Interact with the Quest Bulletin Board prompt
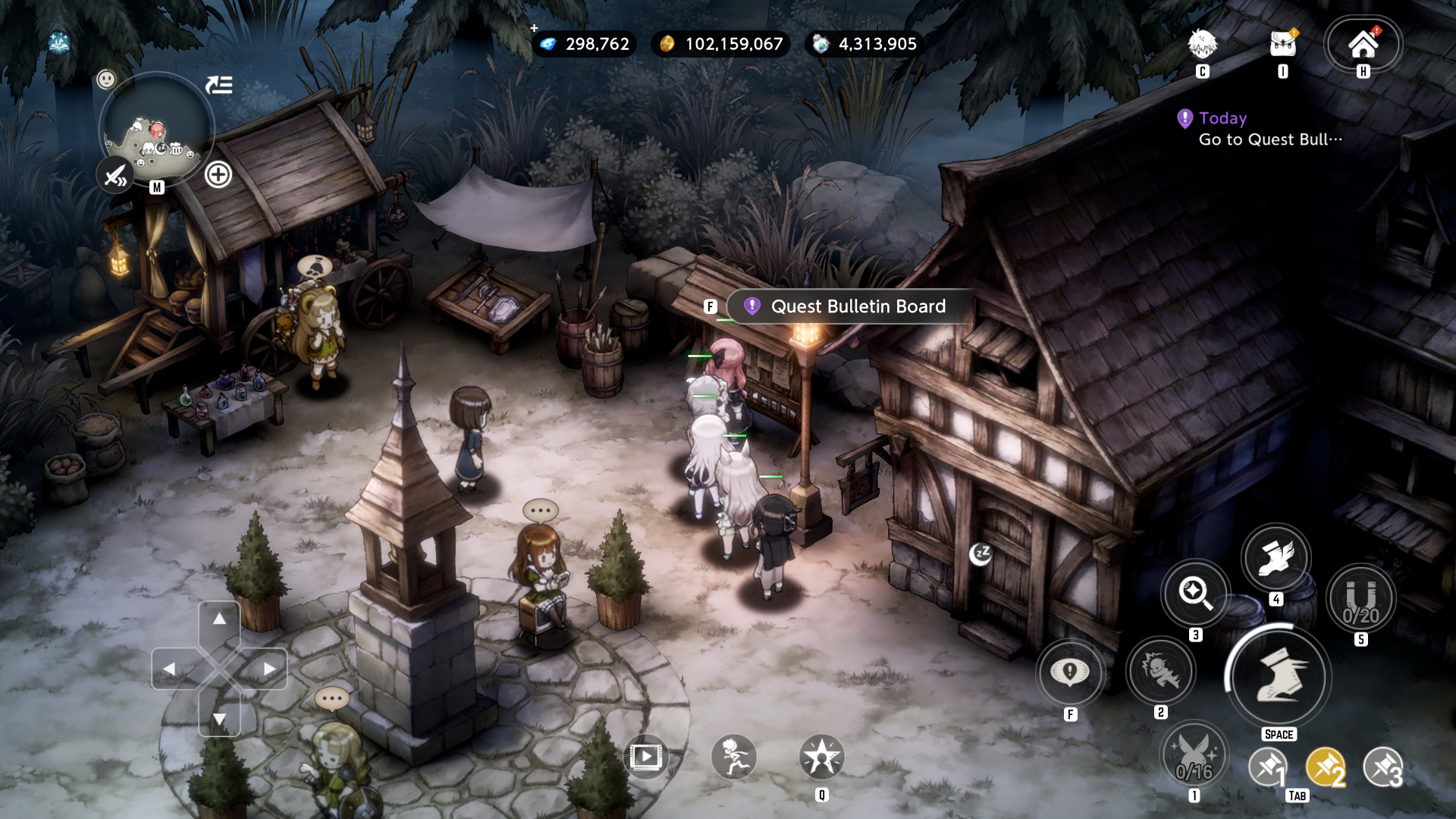The height and width of the screenshot is (819, 1456). click(x=848, y=306)
